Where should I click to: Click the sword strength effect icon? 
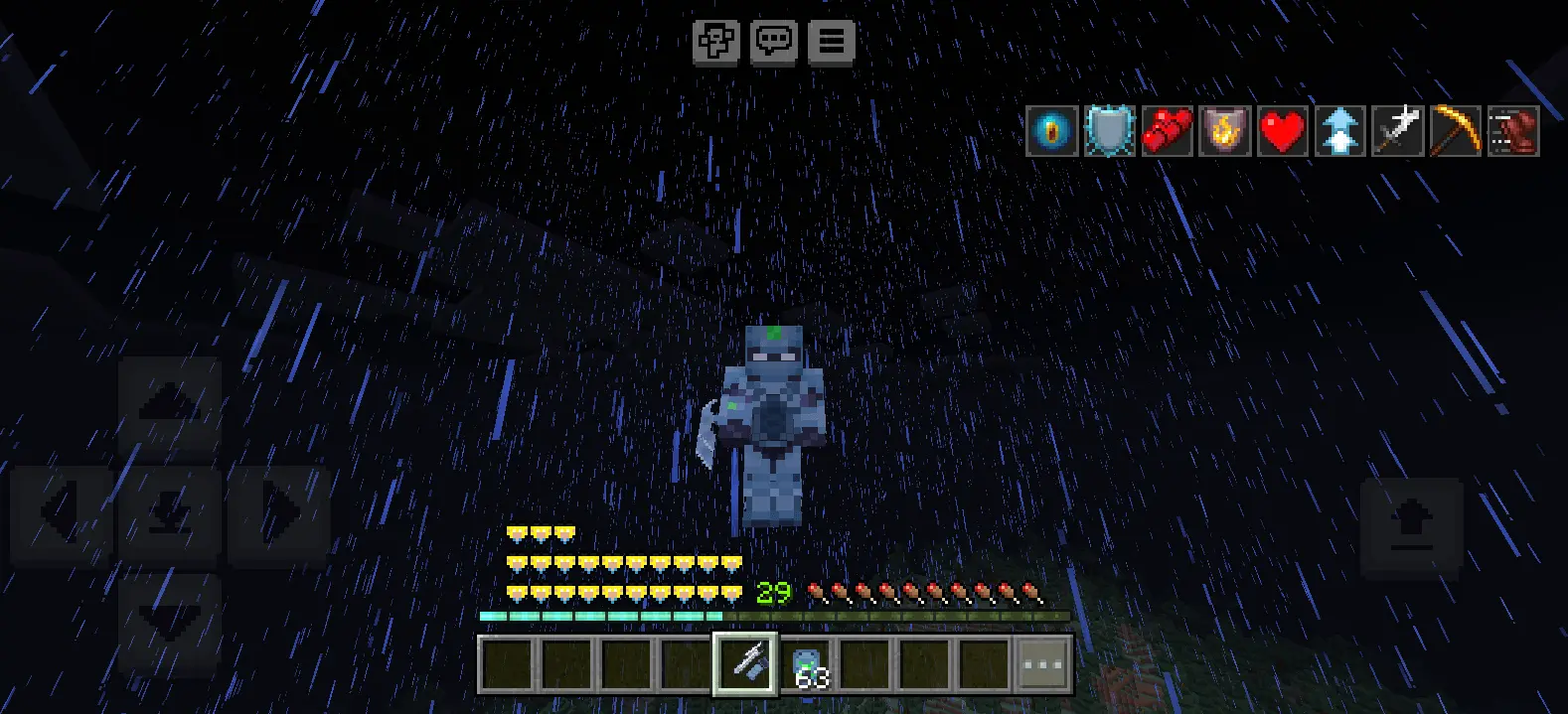pyautogui.click(x=1397, y=131)
